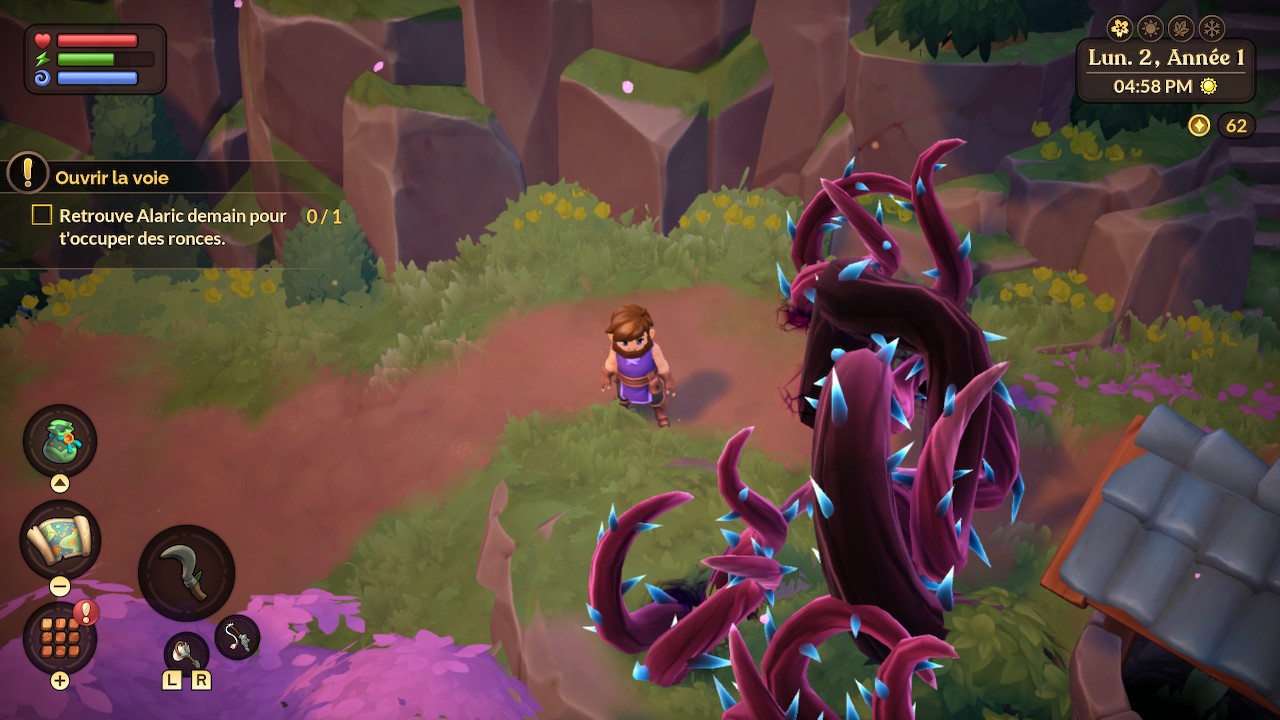Image resolution: width=1280 pixels, height=720 pixels.
Task: Open the map scroll icon
Action: [x=60, y=539]
